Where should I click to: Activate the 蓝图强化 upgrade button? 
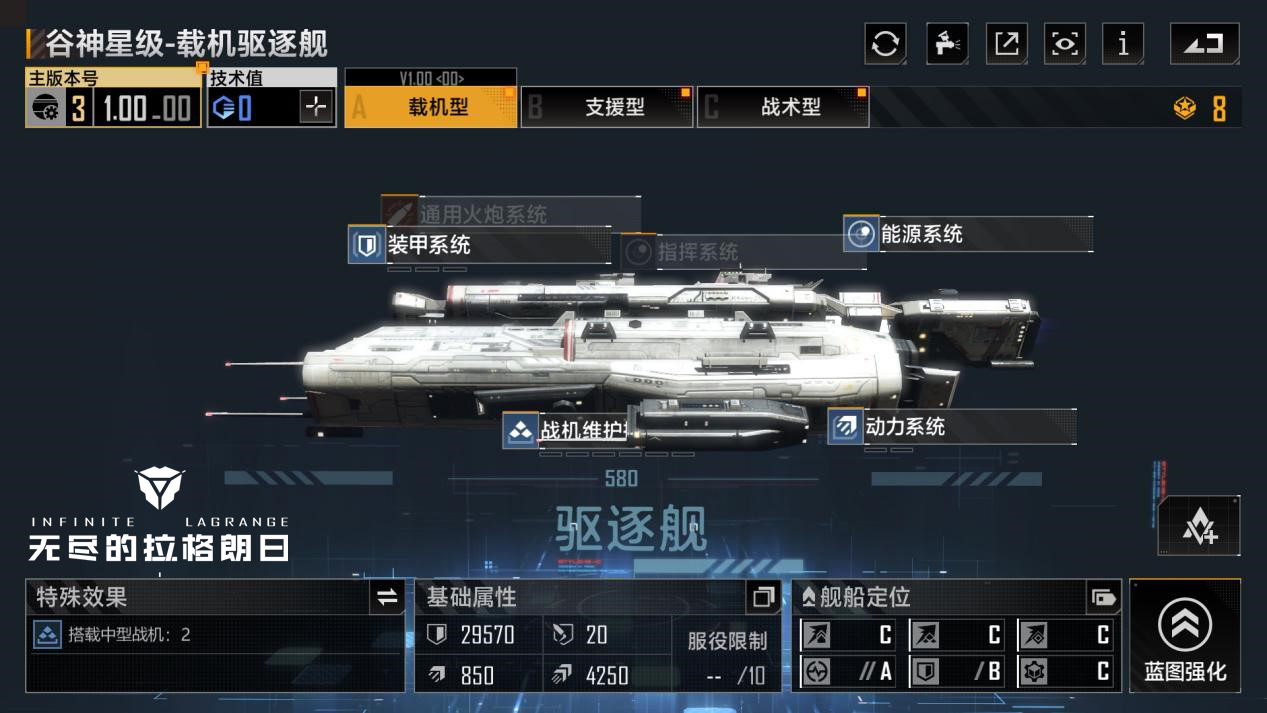[x=1185, y=636]
